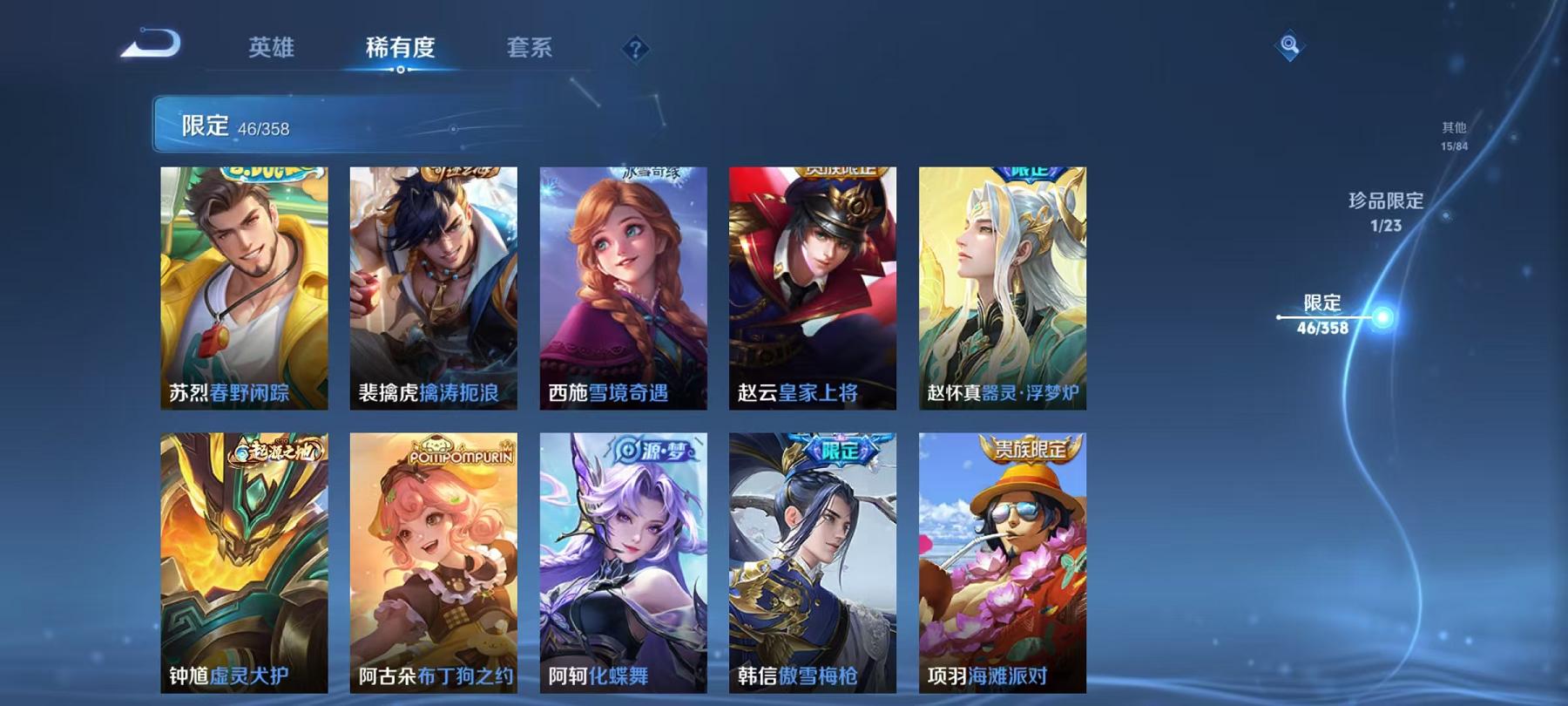1568x706 pixels.
Task: Open the 裴擒虎 擒涛扼浪 skin
Action: click(x=434, y=288)
